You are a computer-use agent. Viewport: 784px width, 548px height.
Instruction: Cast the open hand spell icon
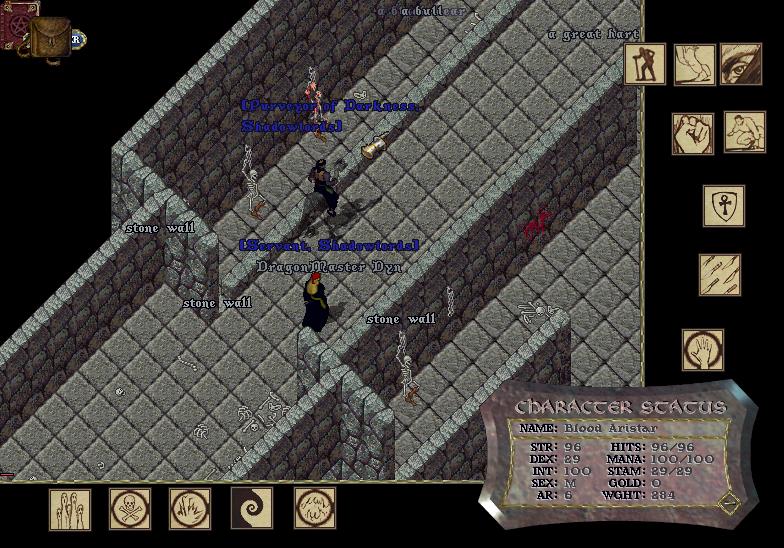tap(703, 350)
